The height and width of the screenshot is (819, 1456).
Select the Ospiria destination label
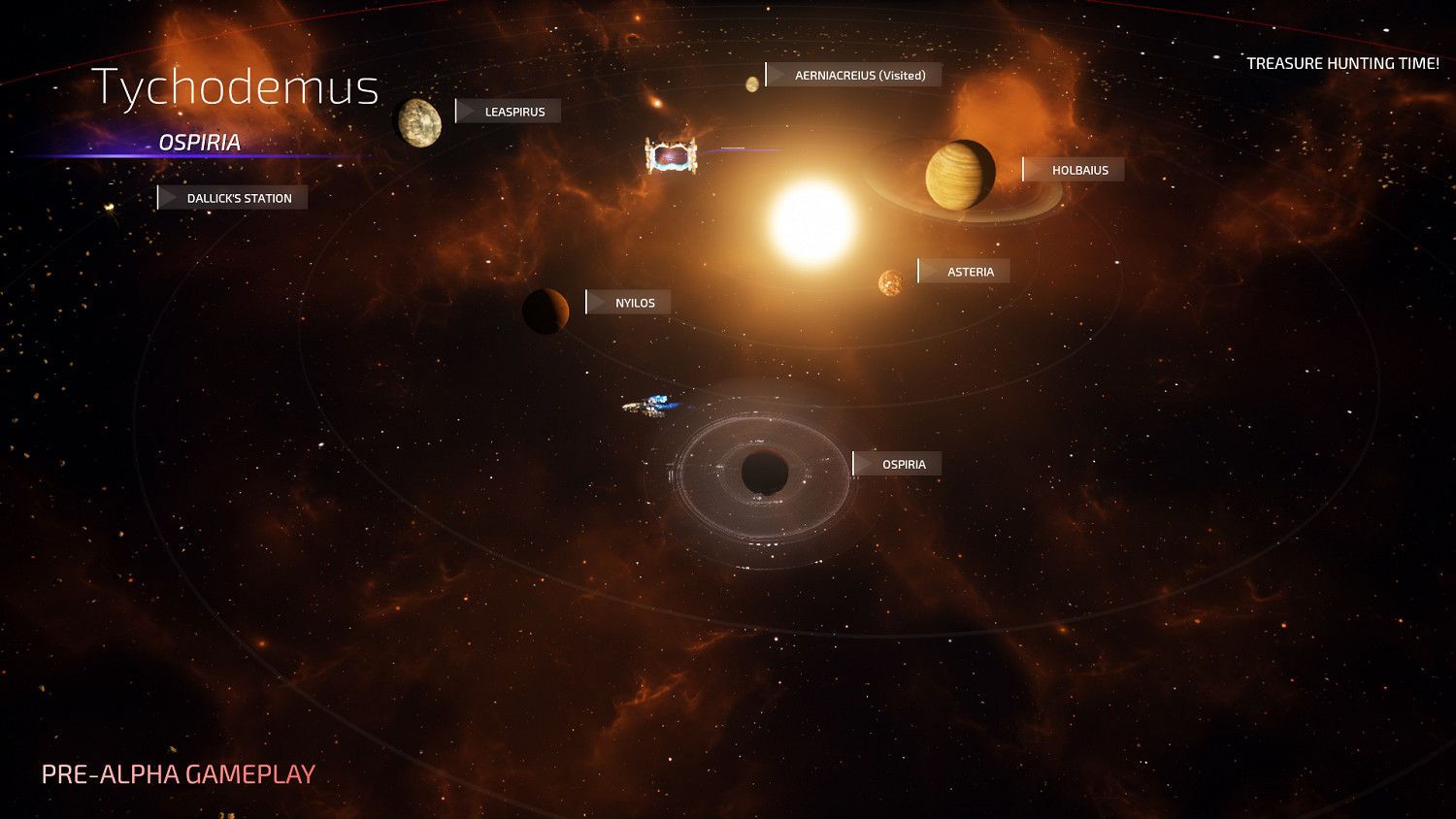[x=898, y=465]
